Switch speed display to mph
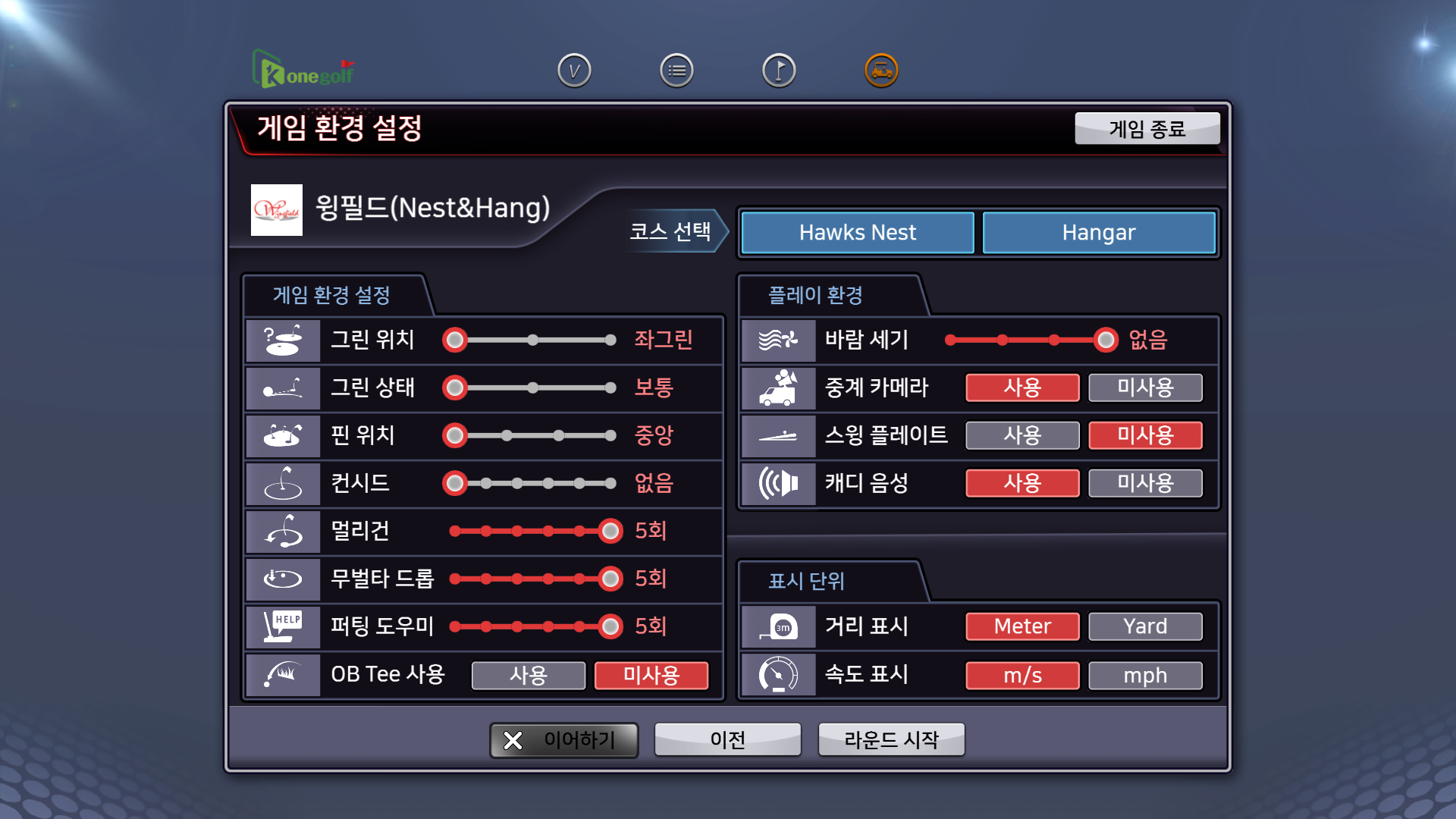 tap(1145, 675)
